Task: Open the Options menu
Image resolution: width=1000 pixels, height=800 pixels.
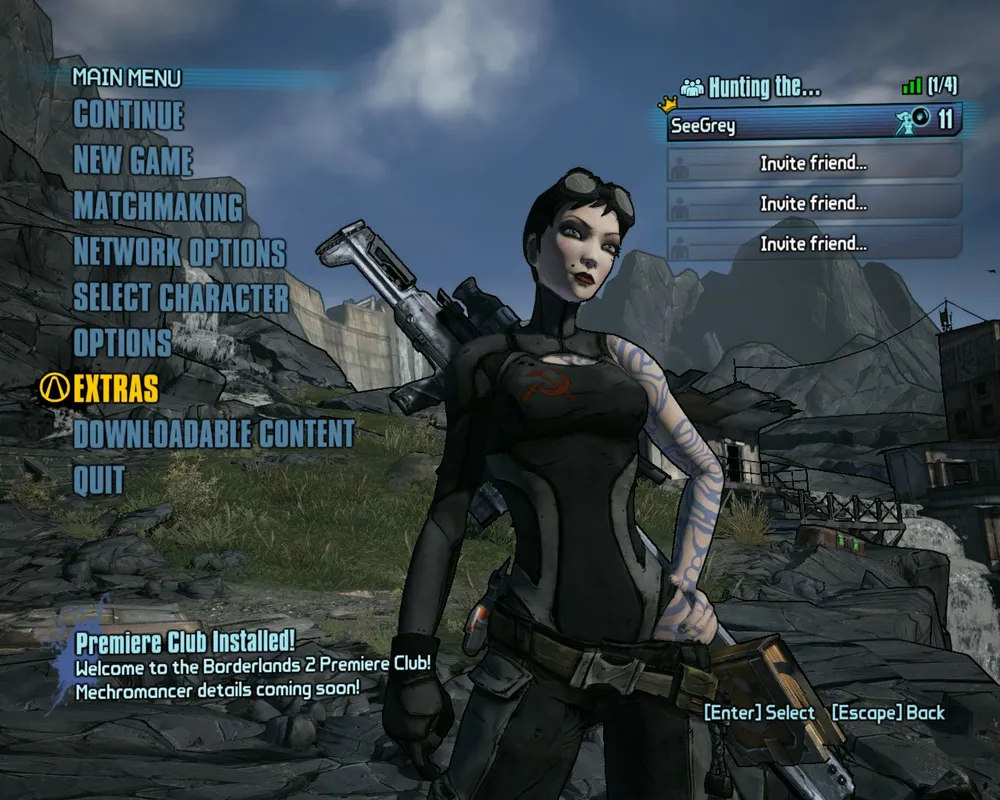Action: 122,343
